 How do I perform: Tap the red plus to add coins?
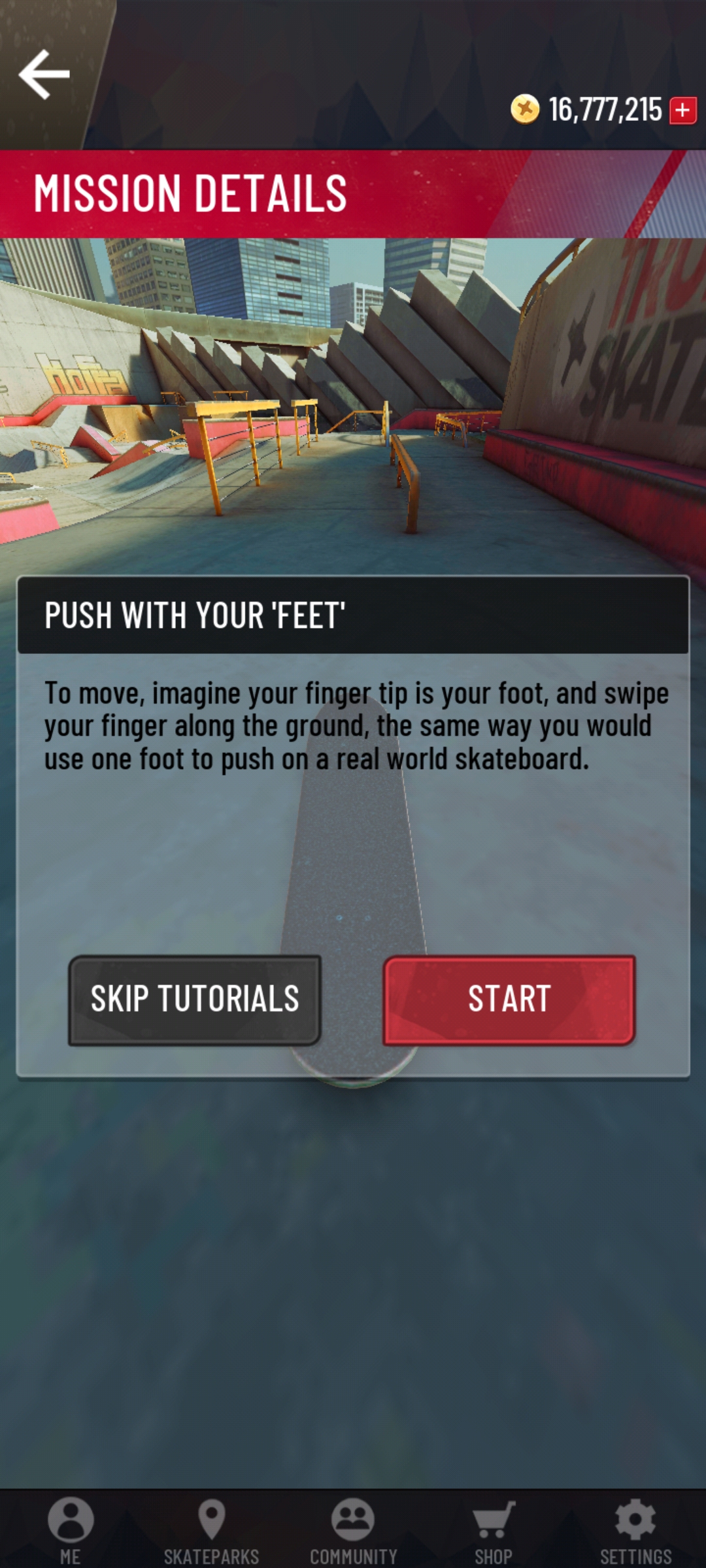683,110
